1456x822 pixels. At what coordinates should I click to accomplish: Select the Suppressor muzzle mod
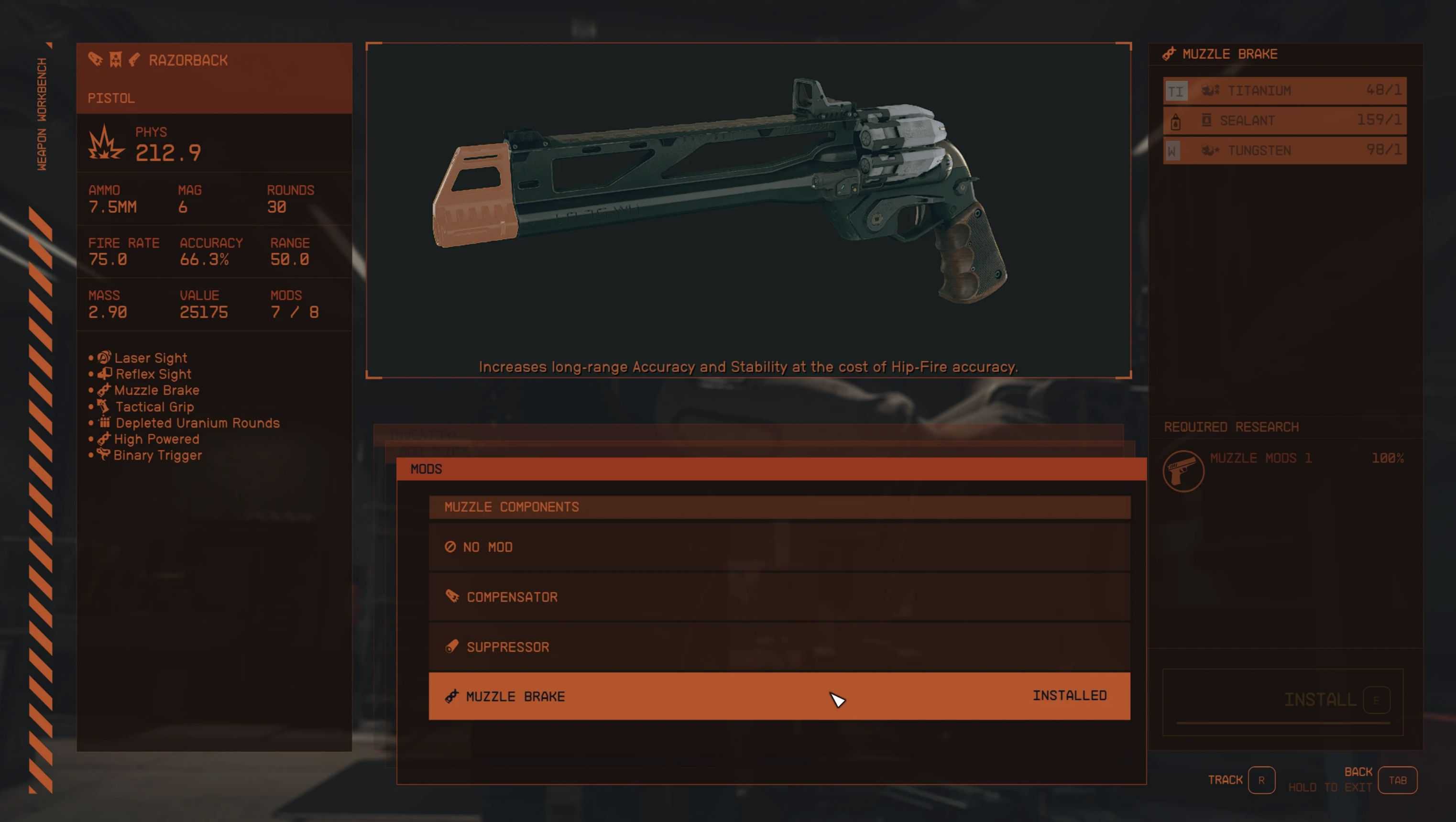click(779, 647)
